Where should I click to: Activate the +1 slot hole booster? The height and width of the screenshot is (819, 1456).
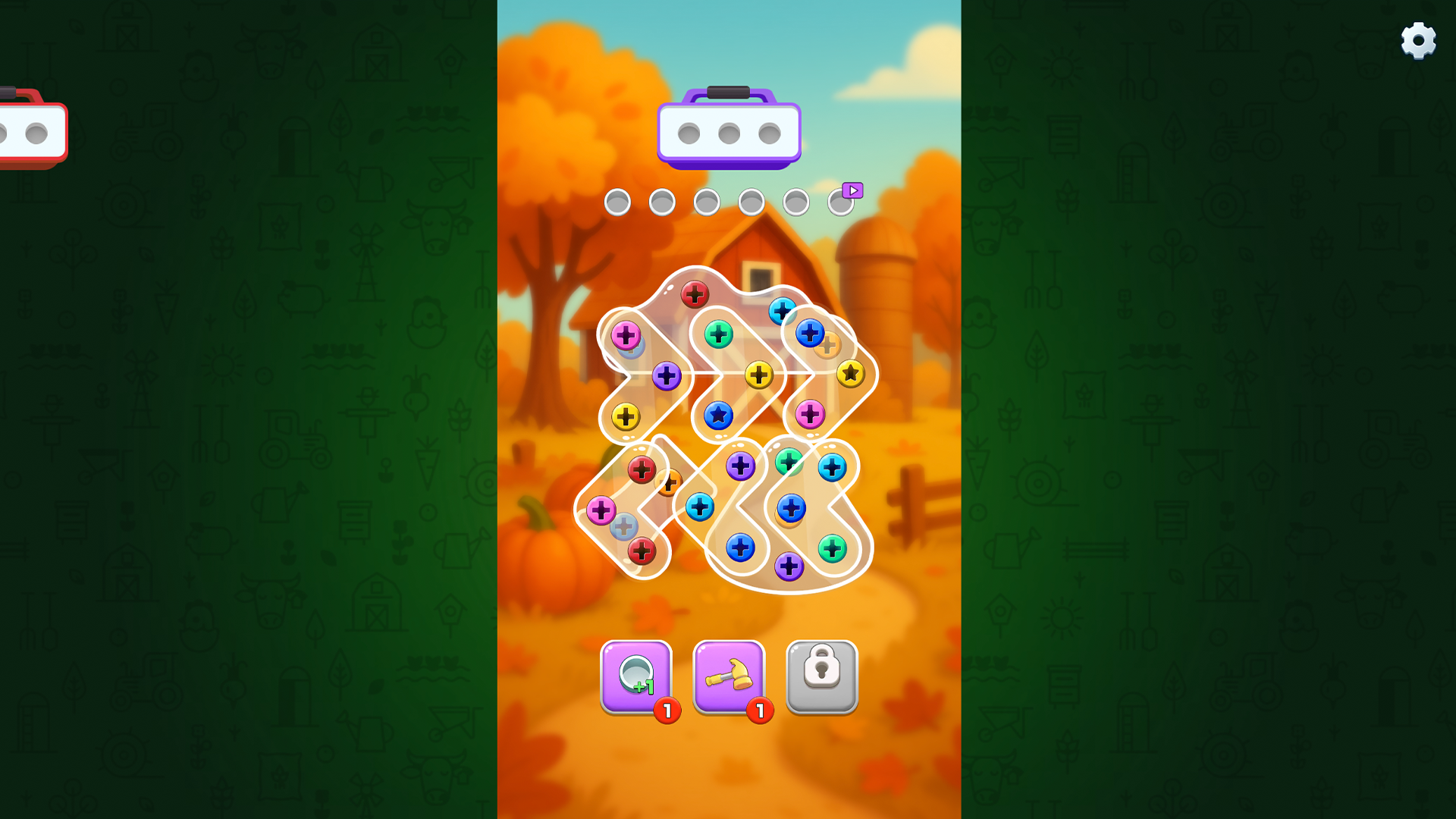coord(638,675)
